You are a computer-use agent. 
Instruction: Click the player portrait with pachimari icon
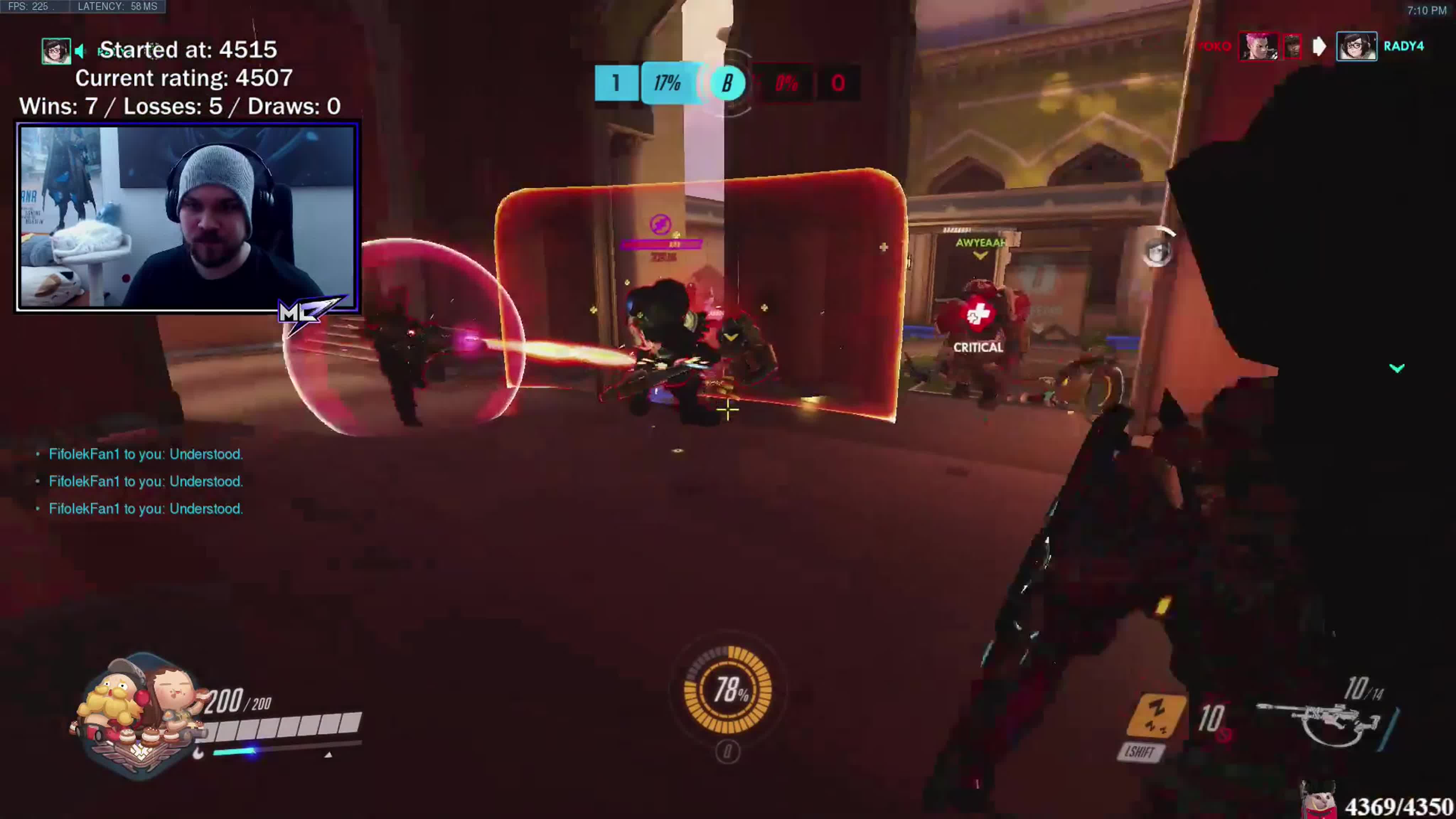point(139,715)
